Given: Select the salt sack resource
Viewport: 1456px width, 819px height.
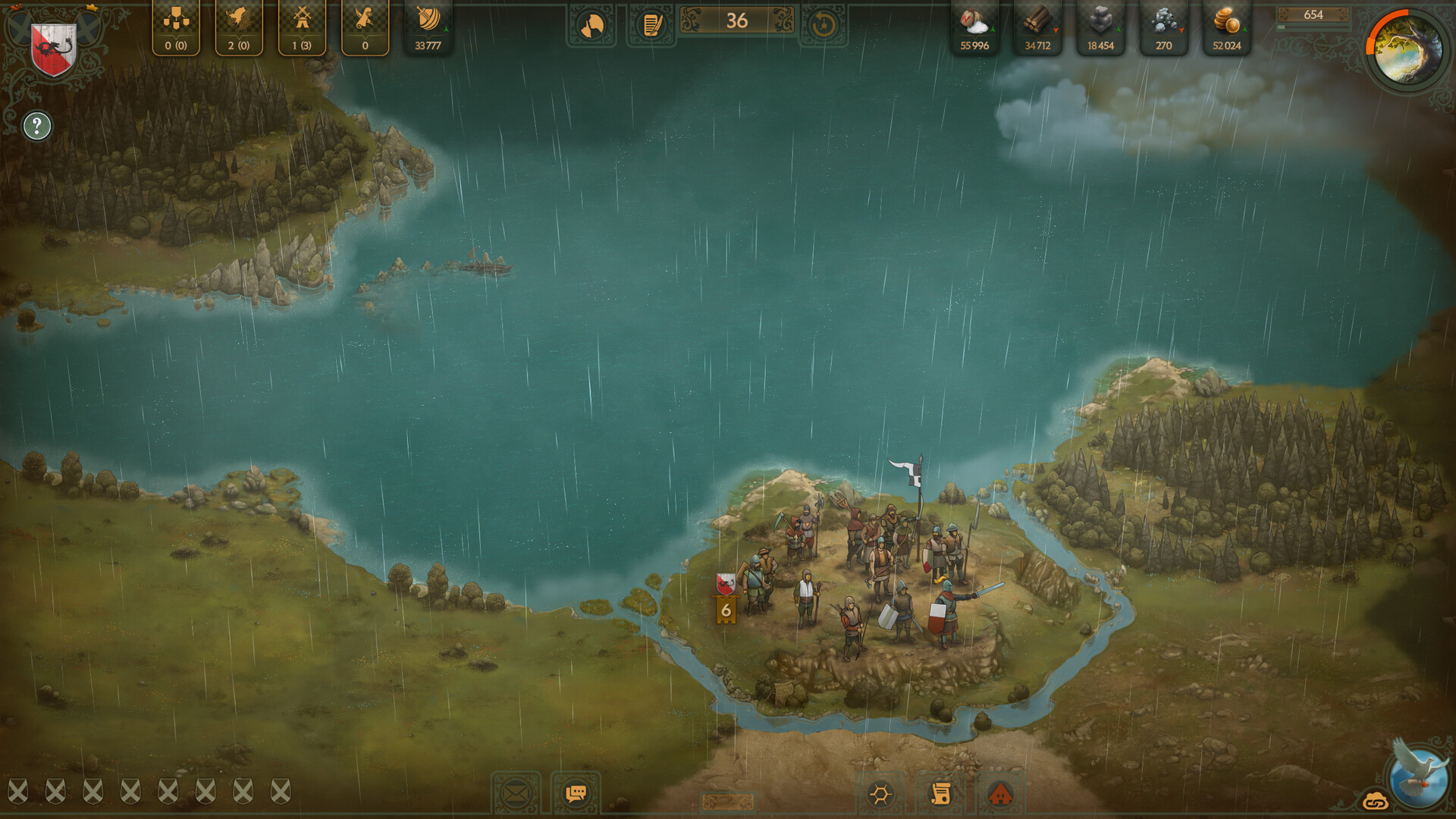Looking at the screenshot, I should [x=974, y=27].
